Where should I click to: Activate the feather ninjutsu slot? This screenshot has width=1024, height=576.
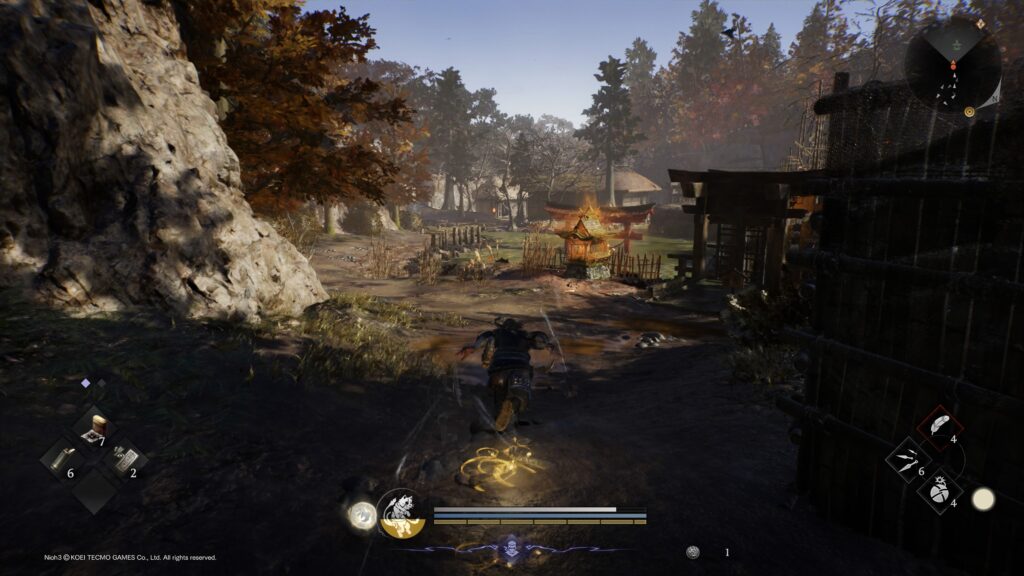(939, 426)
